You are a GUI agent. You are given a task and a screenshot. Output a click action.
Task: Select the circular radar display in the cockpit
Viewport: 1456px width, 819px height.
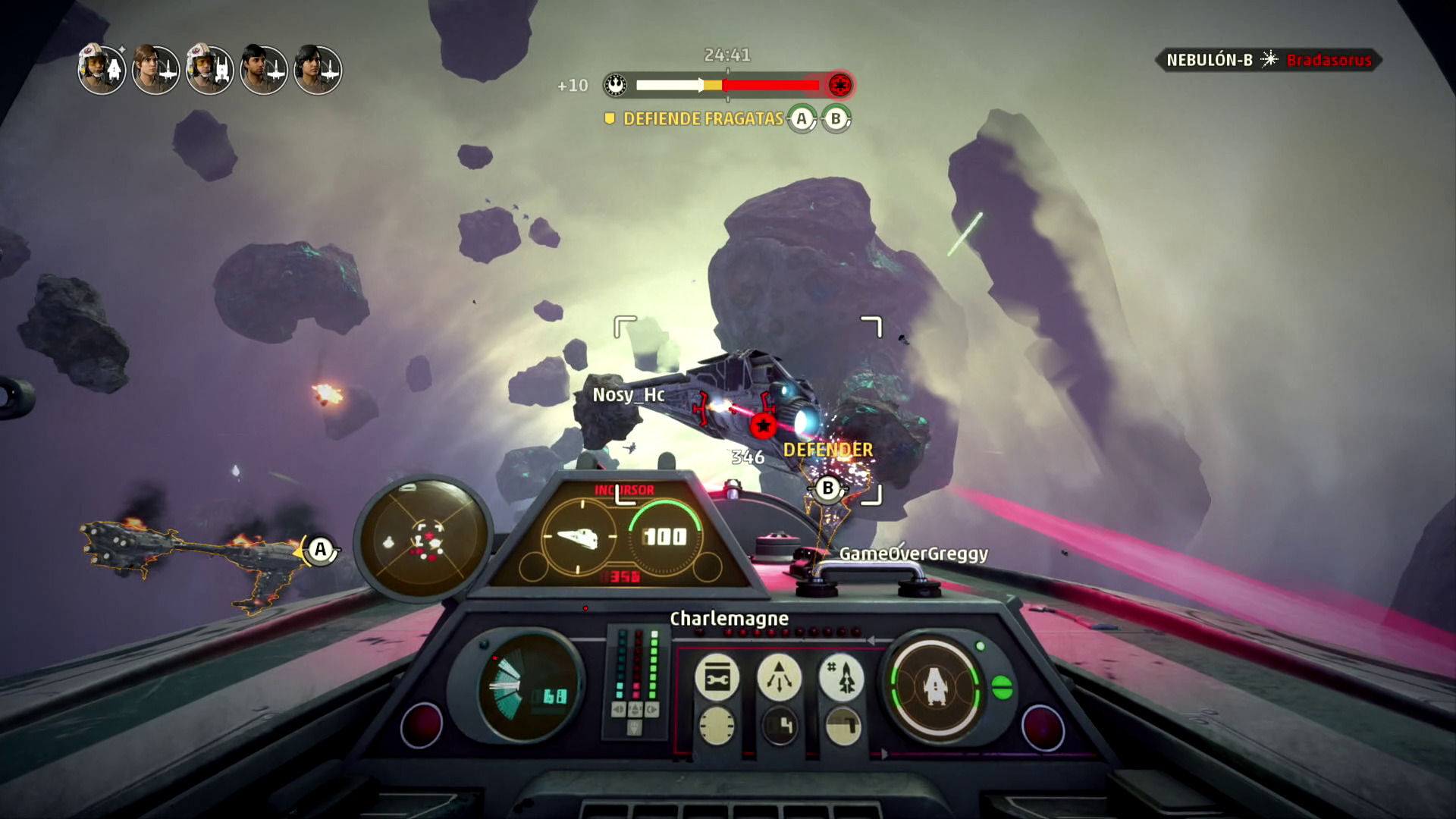(x=423, y=539)
